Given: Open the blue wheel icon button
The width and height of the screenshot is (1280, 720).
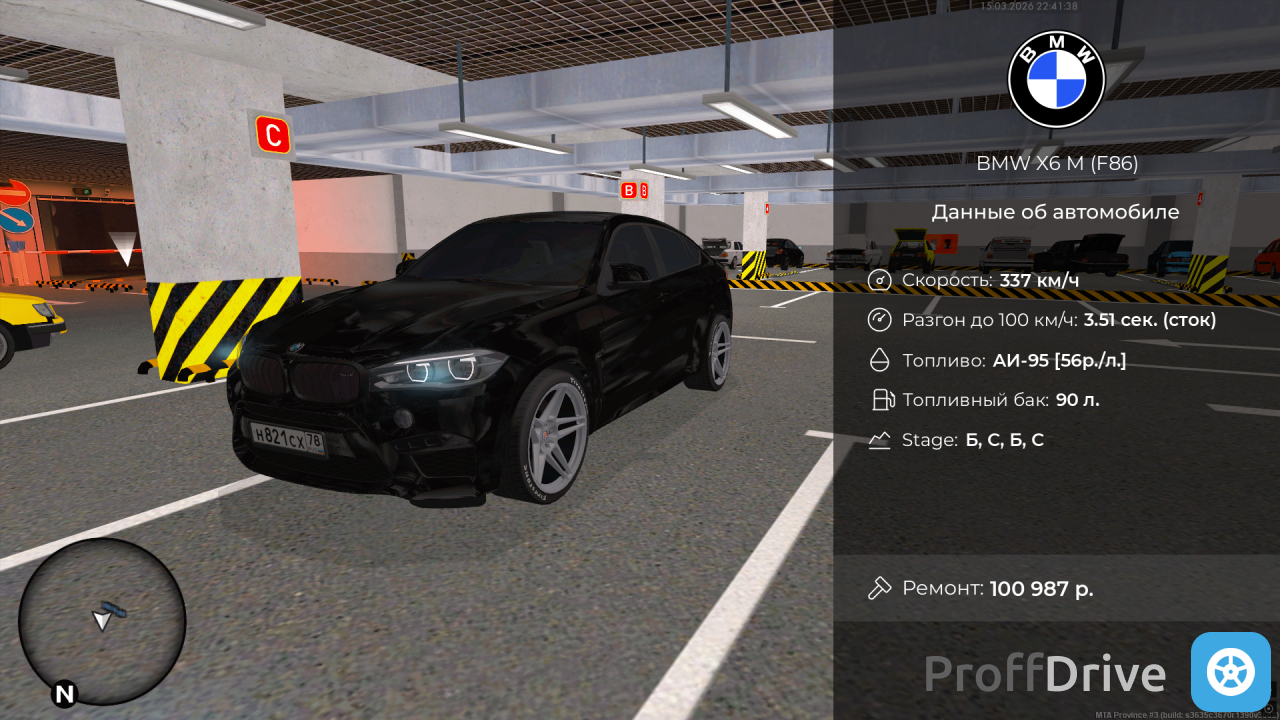Looking at the screenshot, I should (x=1230, y=671).
